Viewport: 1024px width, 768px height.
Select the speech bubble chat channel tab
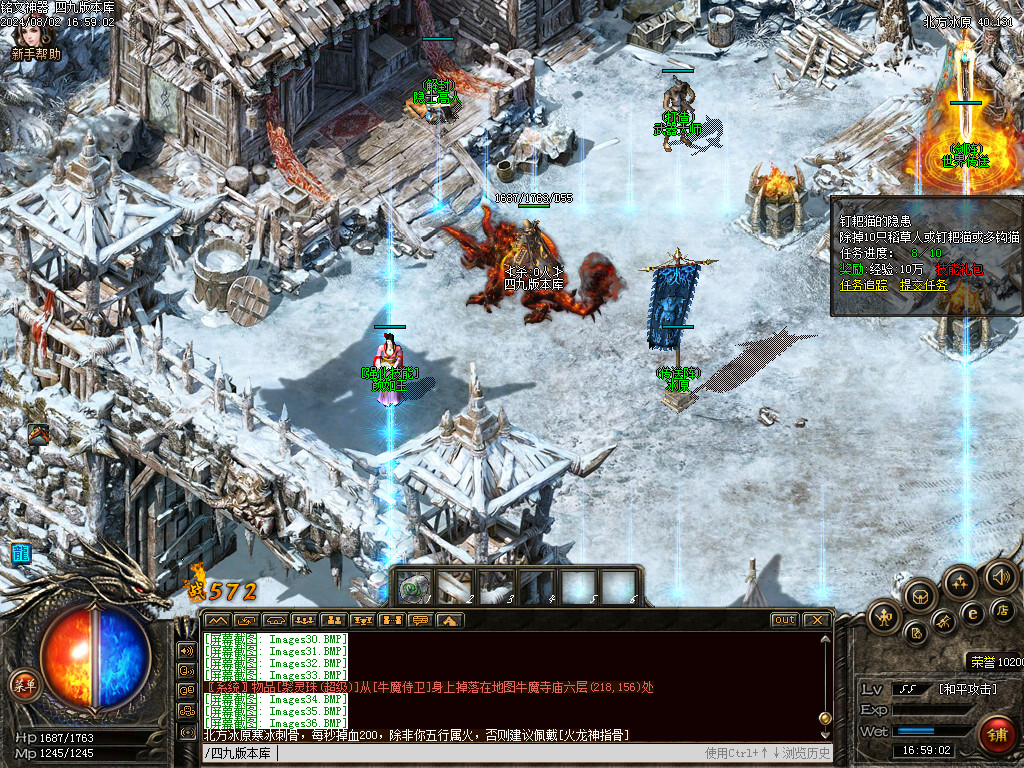coord(420,620)
